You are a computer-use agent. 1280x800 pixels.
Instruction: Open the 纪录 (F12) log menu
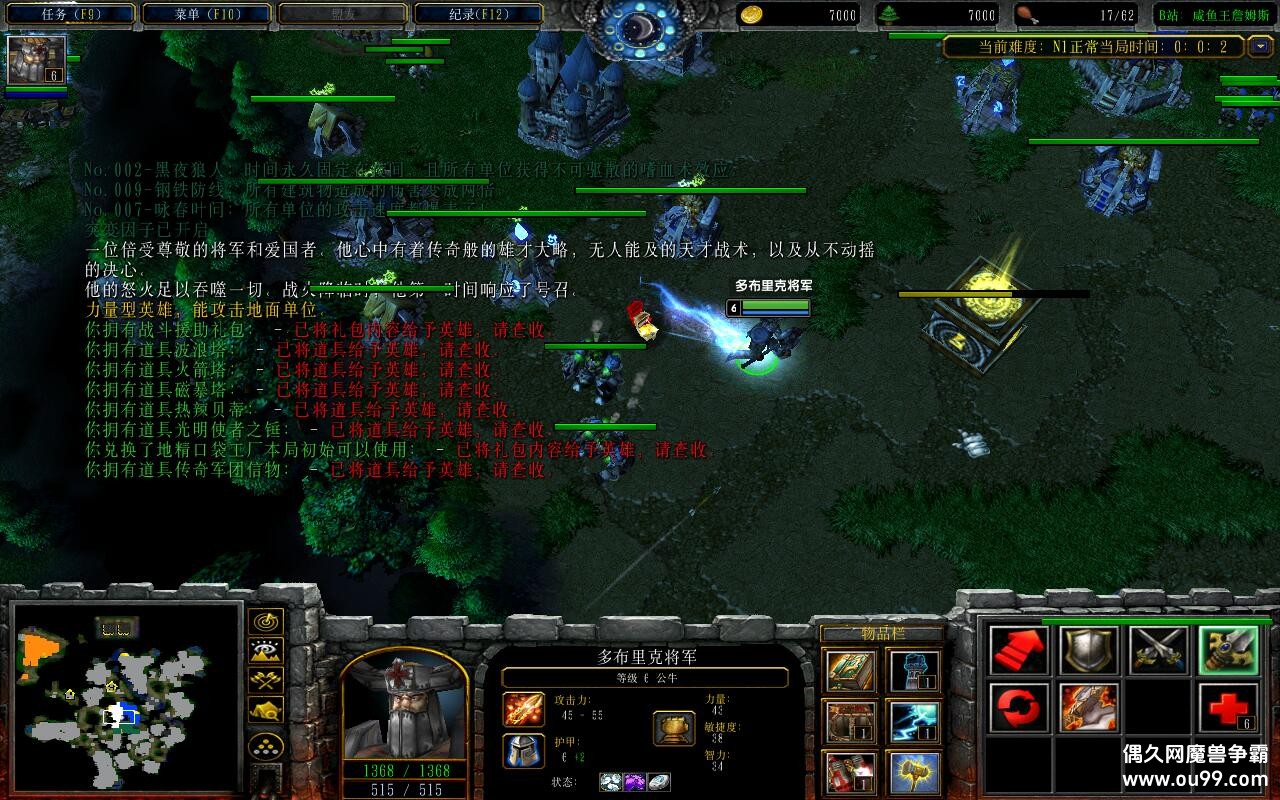(478, 14)
